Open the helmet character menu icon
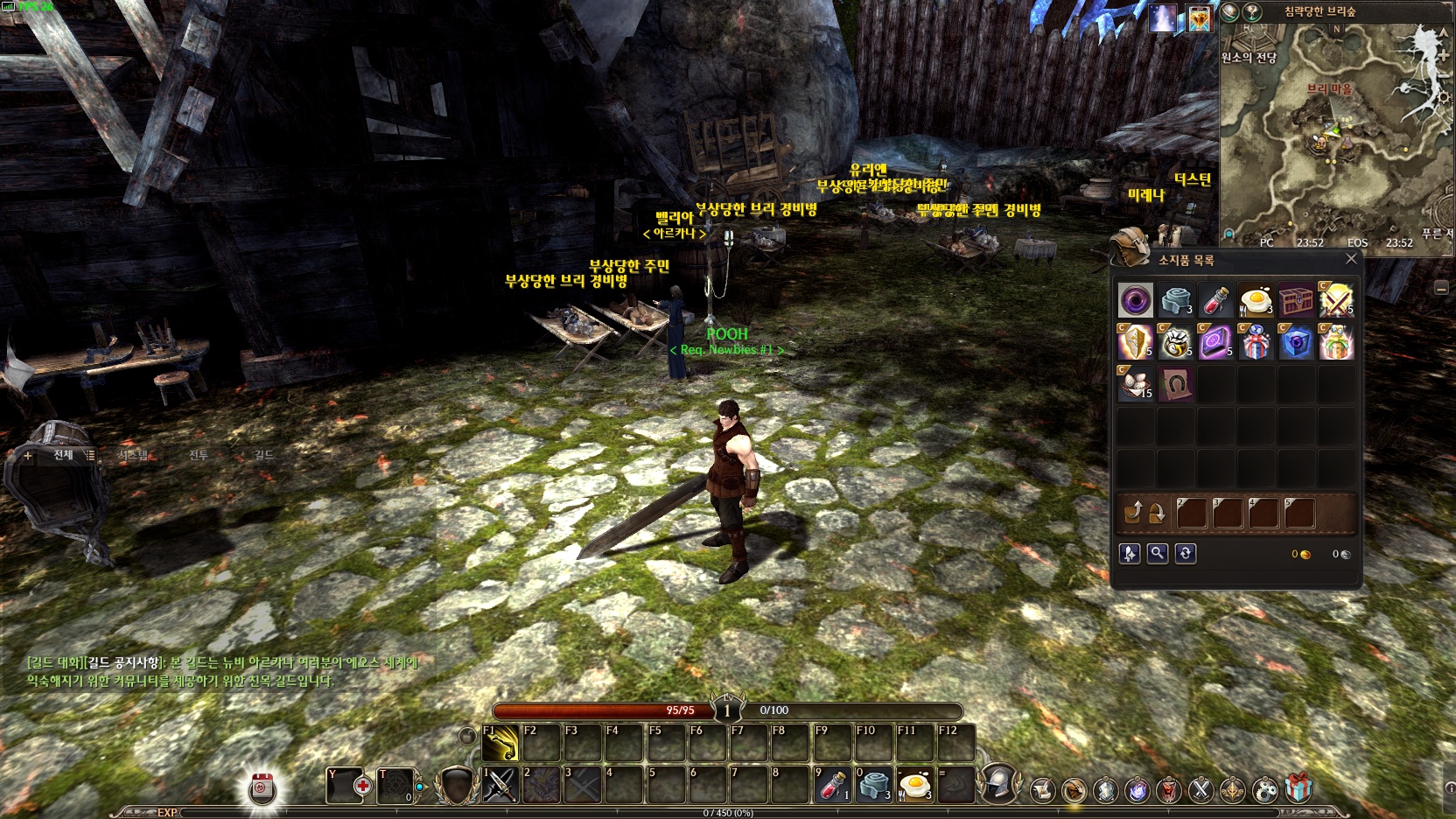This screenshot has width=1456, height=819. pos(998,783)
